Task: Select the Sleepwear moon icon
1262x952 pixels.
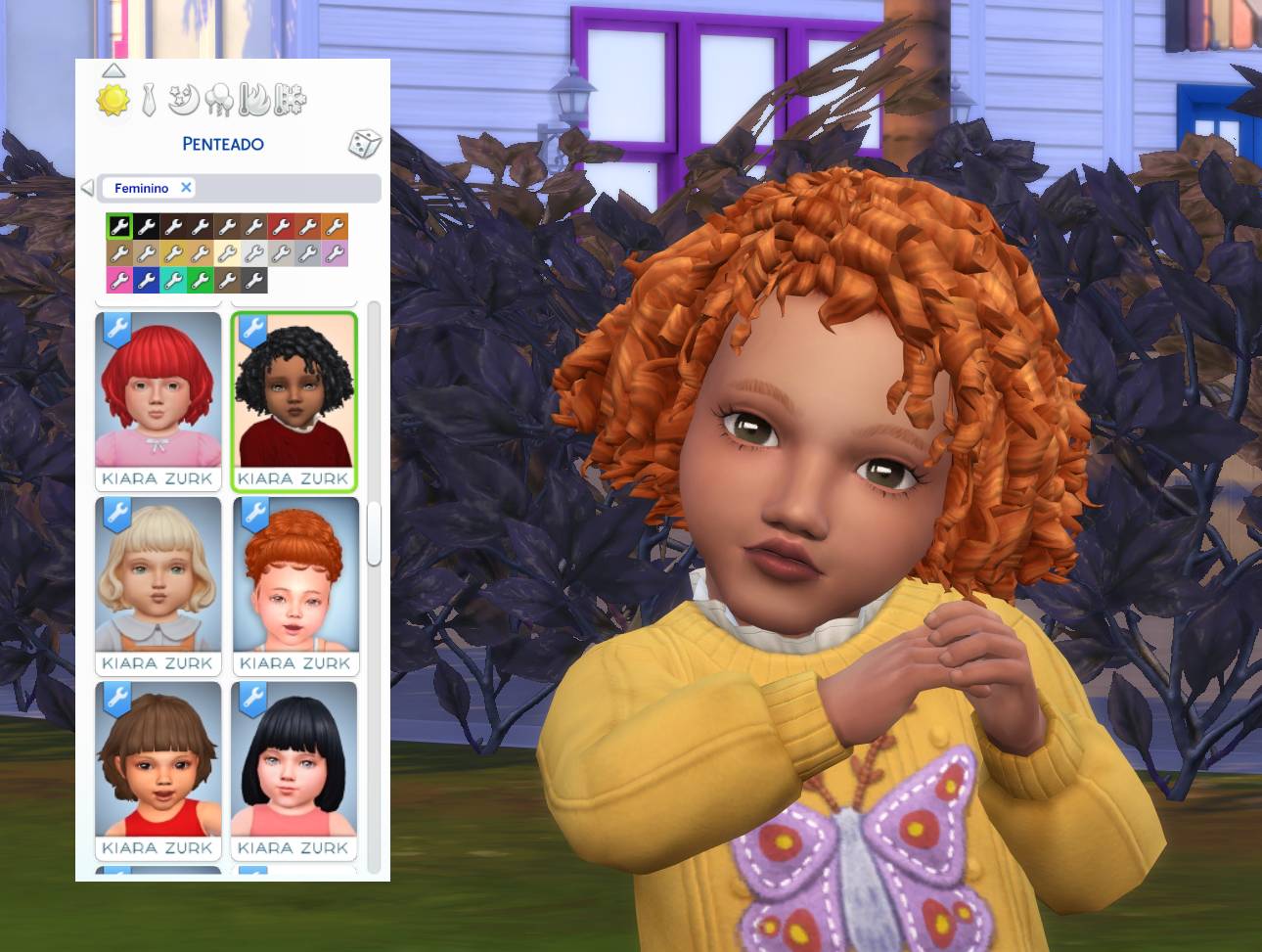Action: coord(183,98)
